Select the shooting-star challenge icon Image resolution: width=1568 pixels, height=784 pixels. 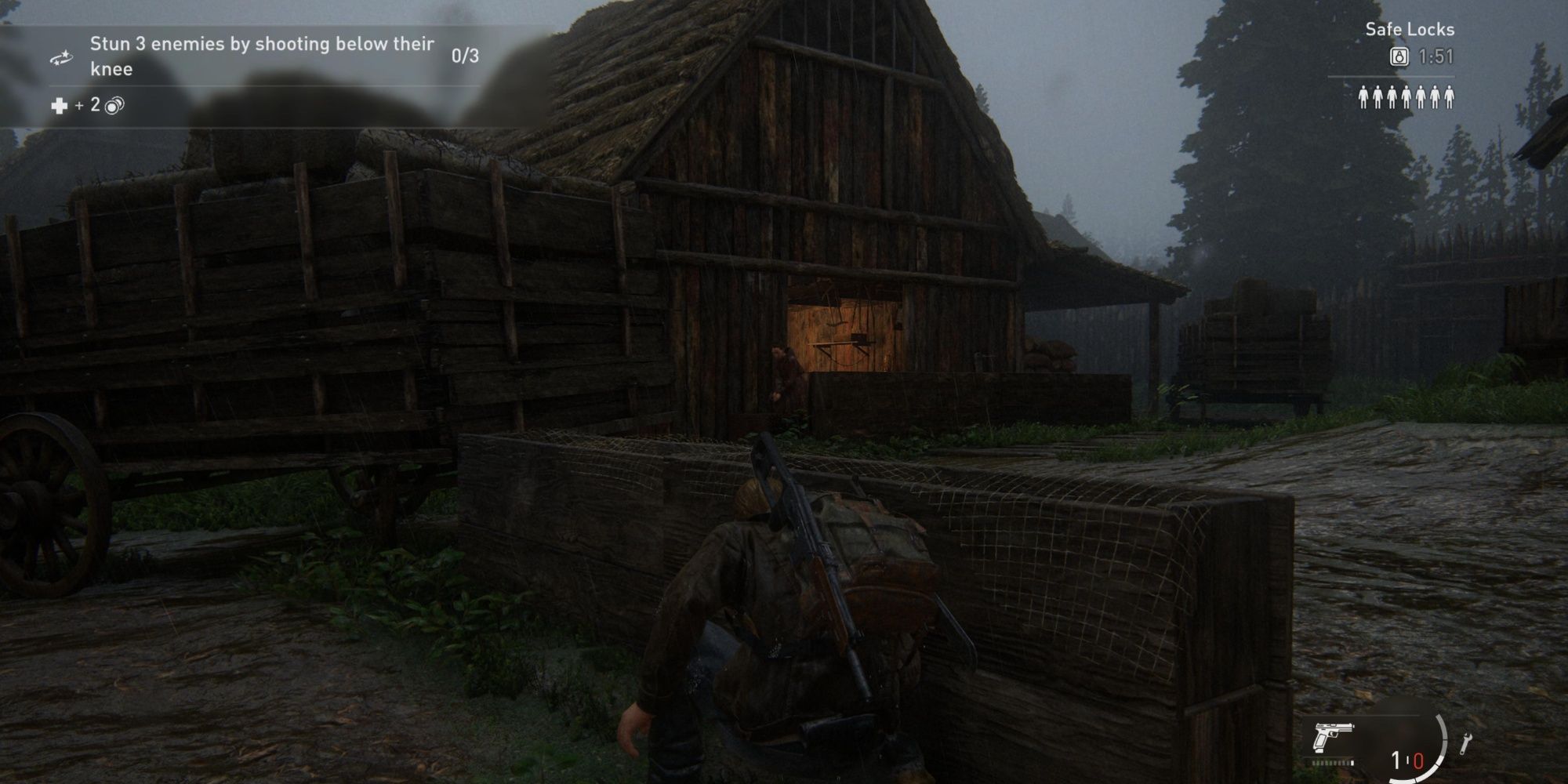point(61,57)
